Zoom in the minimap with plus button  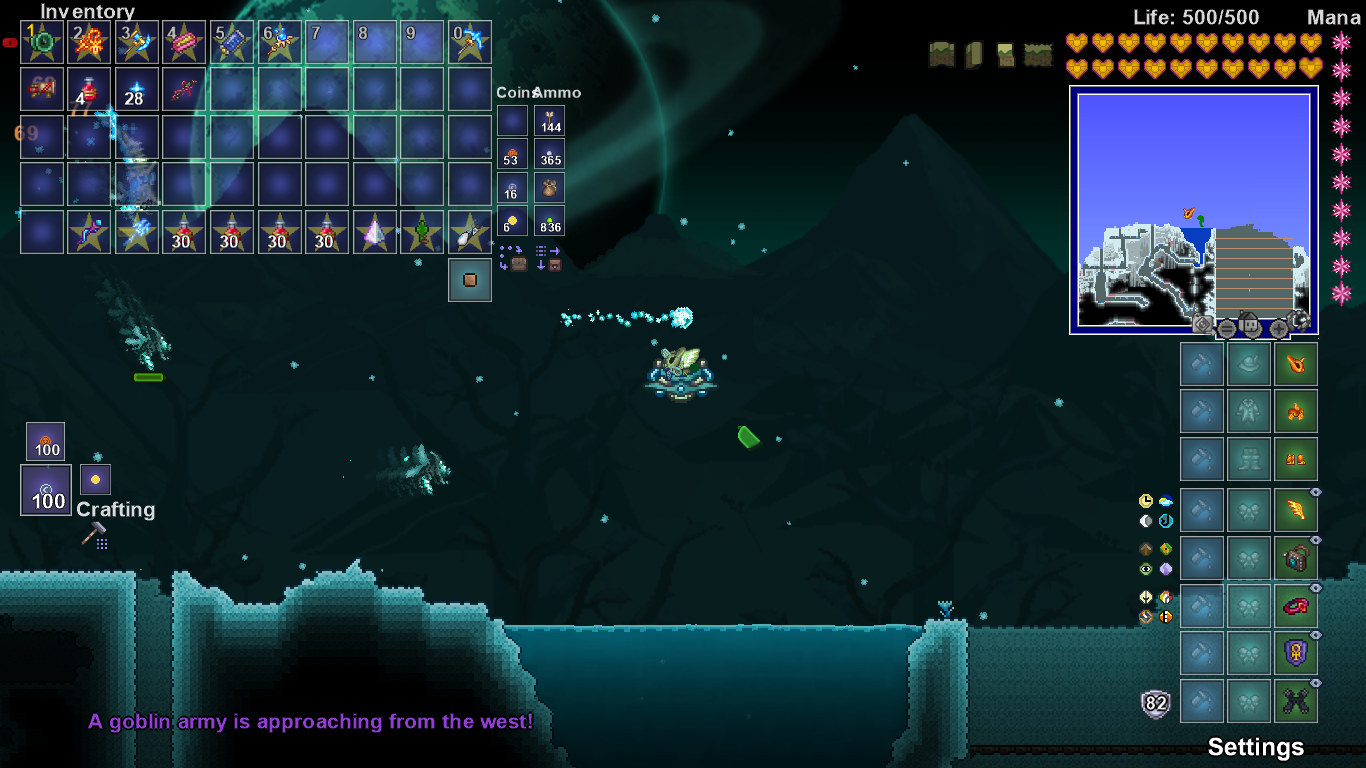[1278, 328]
